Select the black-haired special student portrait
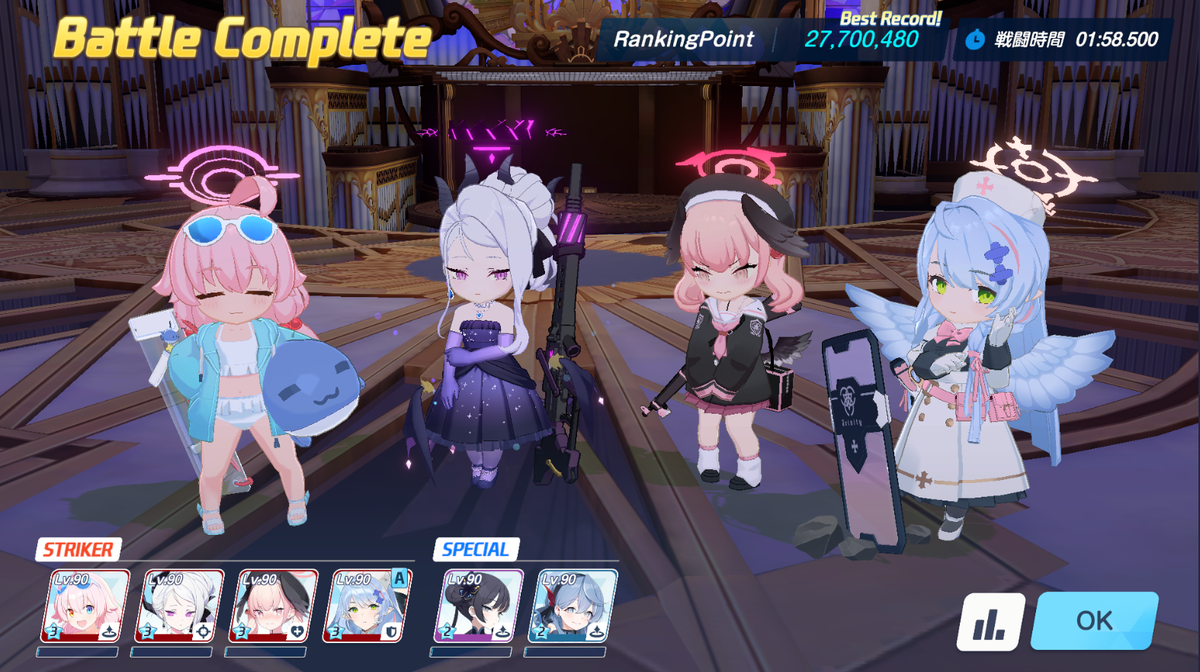 click(479, 605)
